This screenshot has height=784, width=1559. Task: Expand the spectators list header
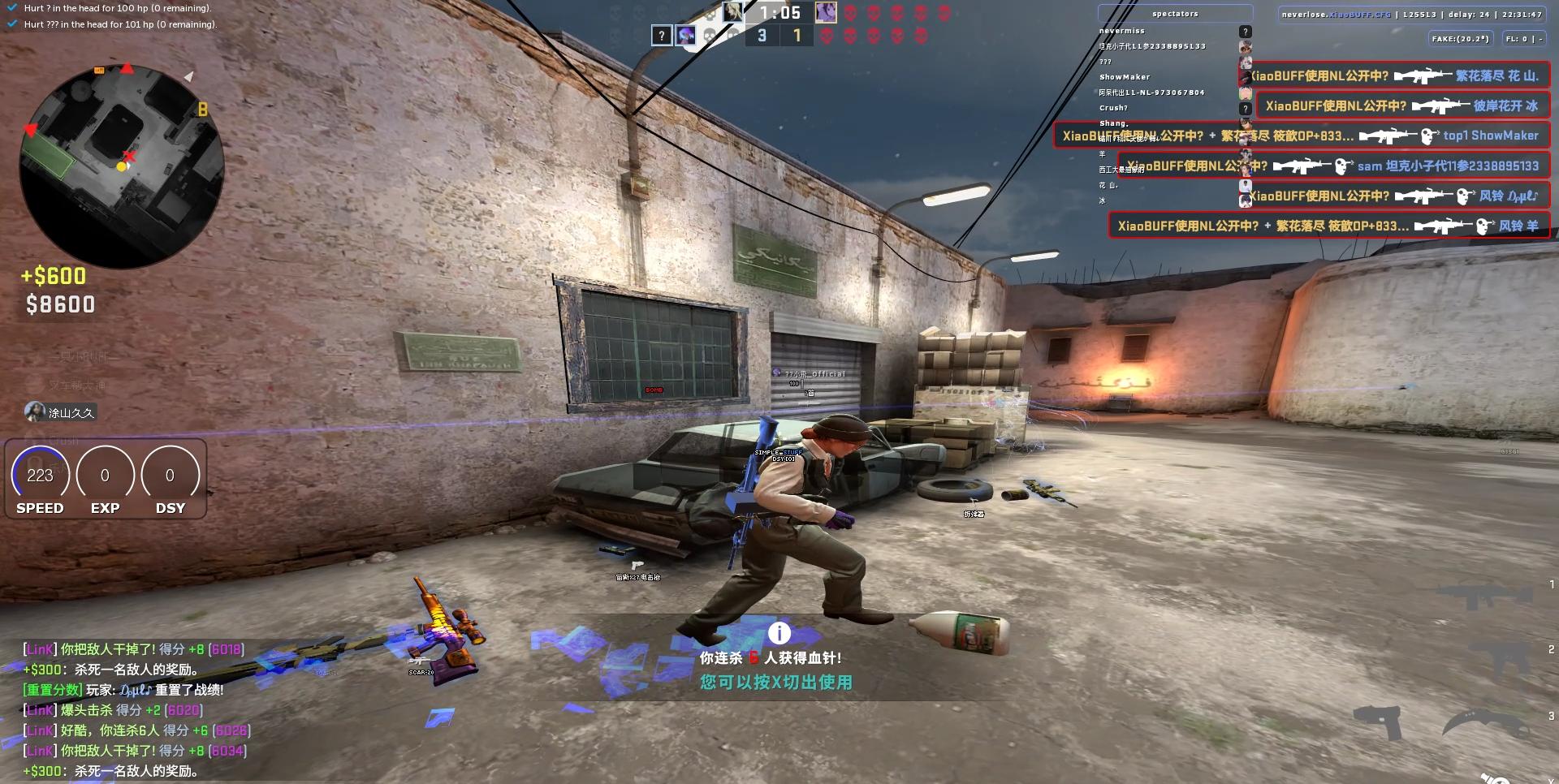(1175, 12)
